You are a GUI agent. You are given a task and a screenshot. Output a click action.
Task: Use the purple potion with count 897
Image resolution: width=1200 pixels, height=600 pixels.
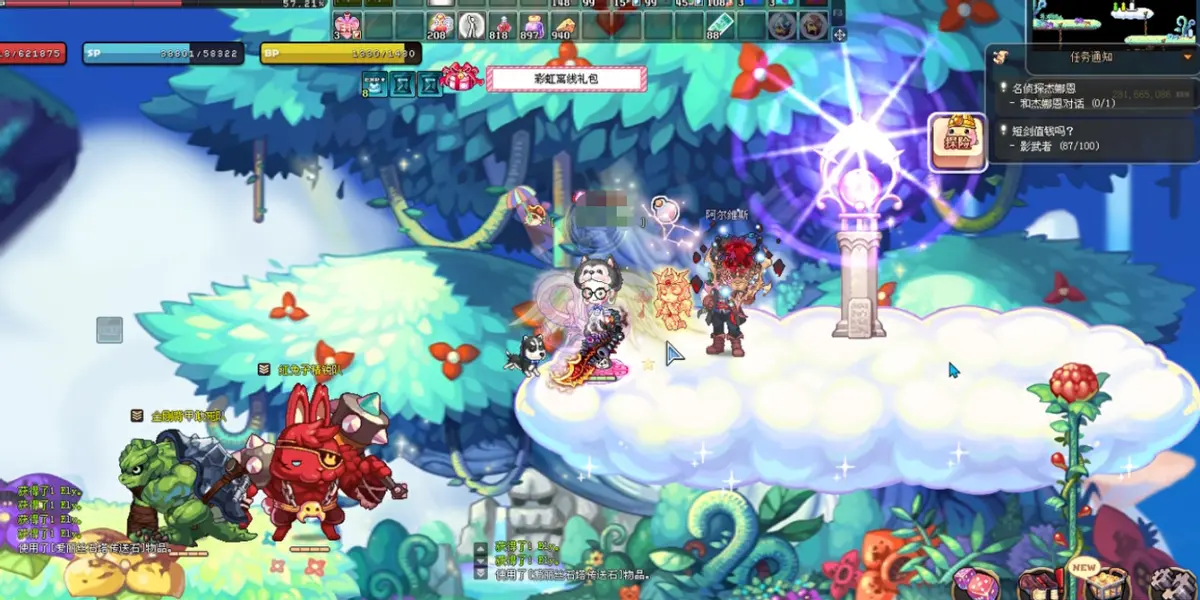click(534, 24)
